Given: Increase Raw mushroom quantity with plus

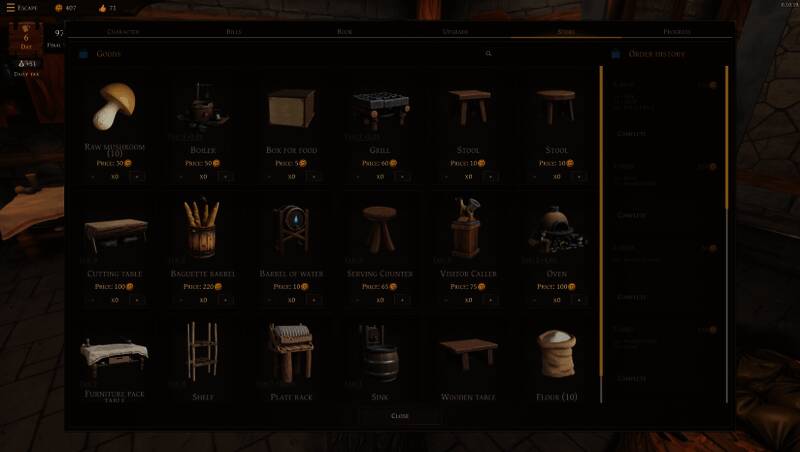Looking at the screenshot, I should coord(136,176).
